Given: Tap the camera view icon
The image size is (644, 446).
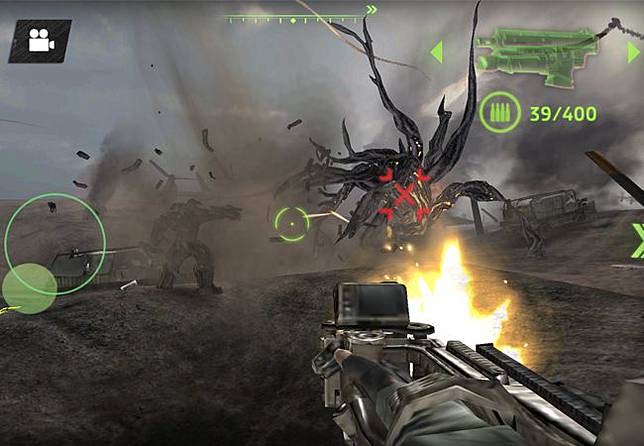Looking at the screenshot, I should 40,42.
